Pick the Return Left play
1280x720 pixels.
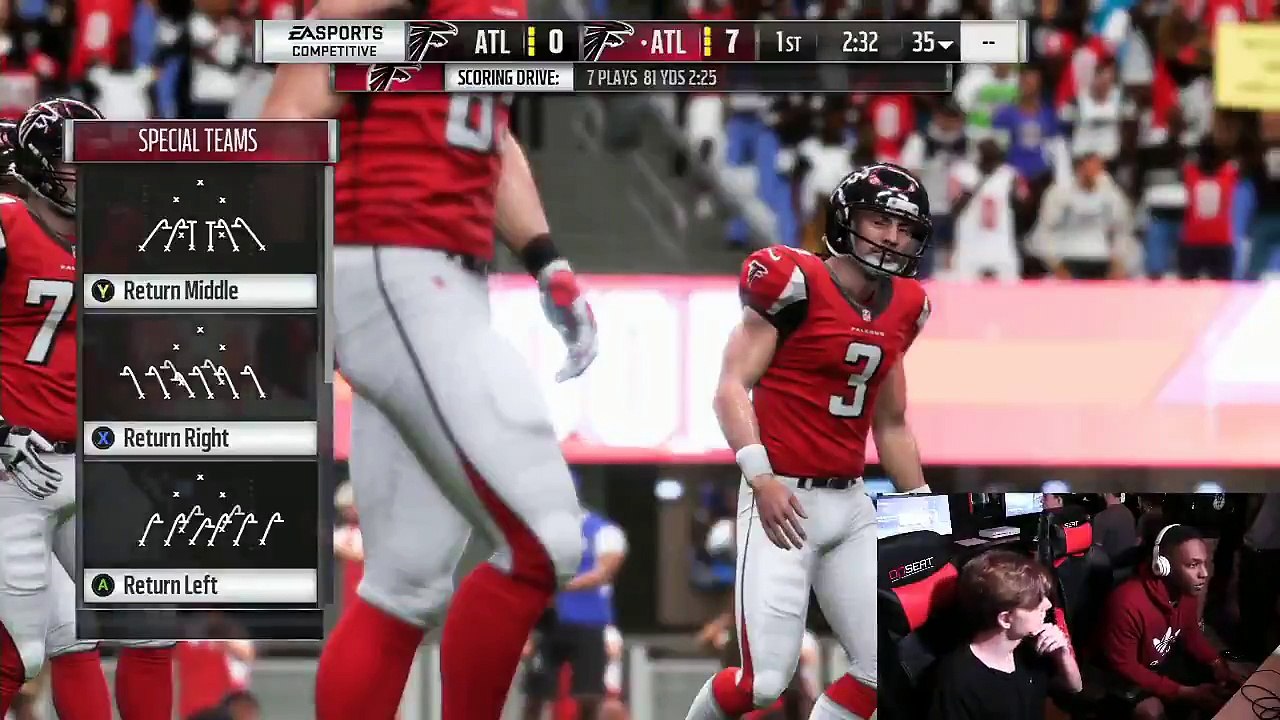200,585
